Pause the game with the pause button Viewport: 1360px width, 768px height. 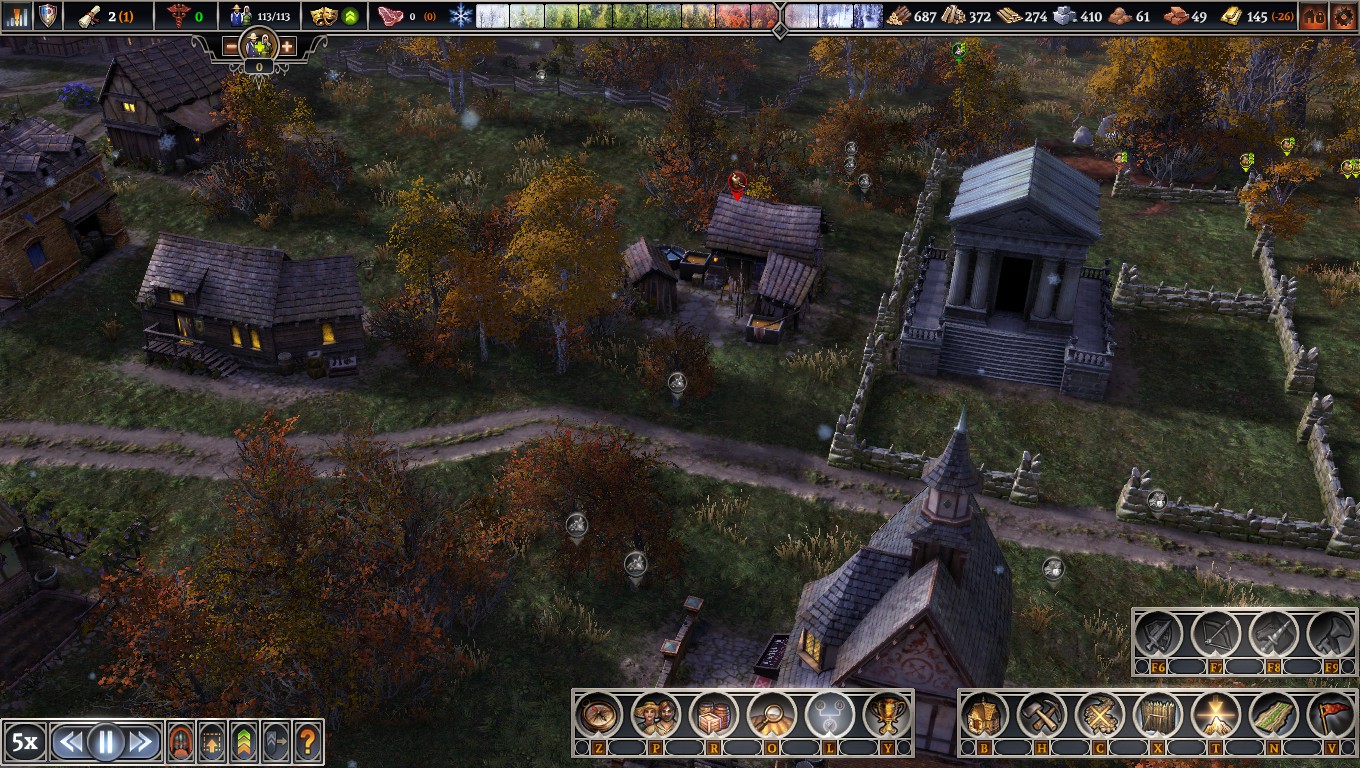pyautogui.click(x=105, y=741)
